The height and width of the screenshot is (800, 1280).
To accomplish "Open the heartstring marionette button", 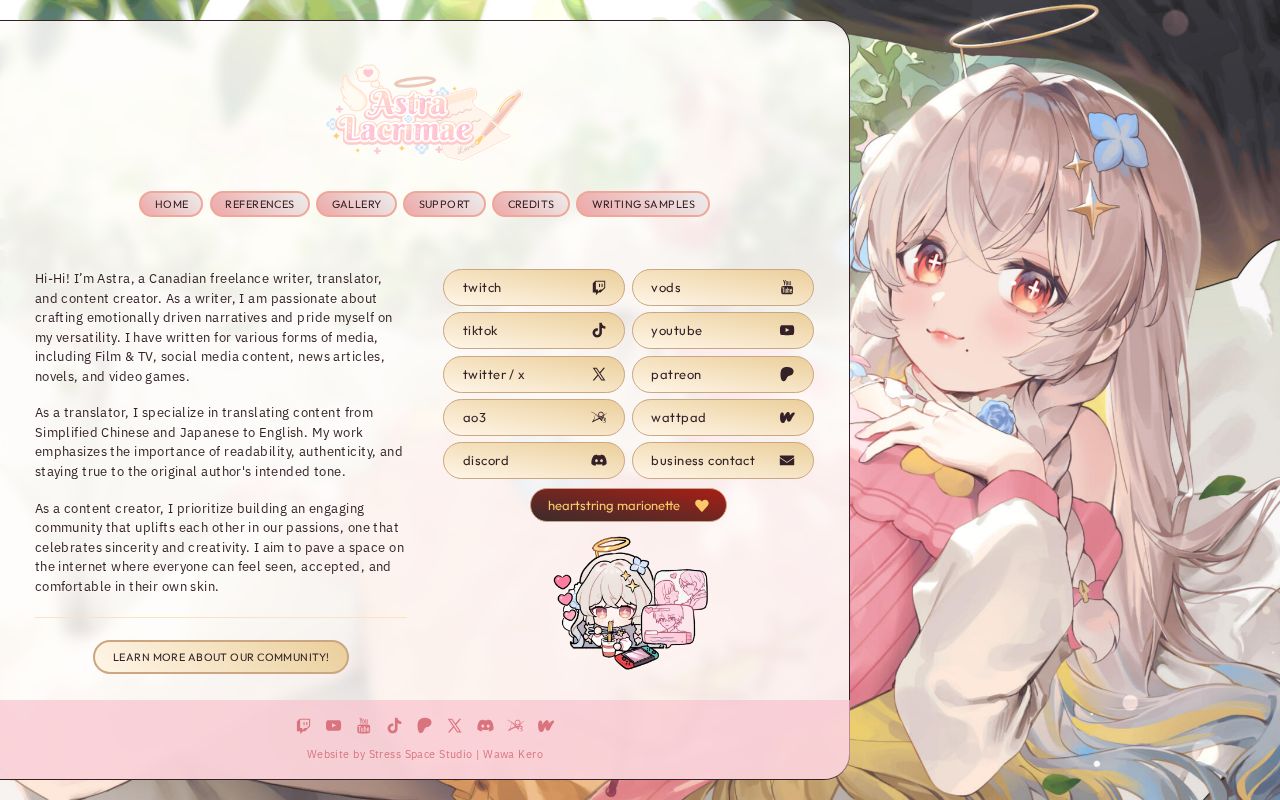I will click(x=628, y=505).
